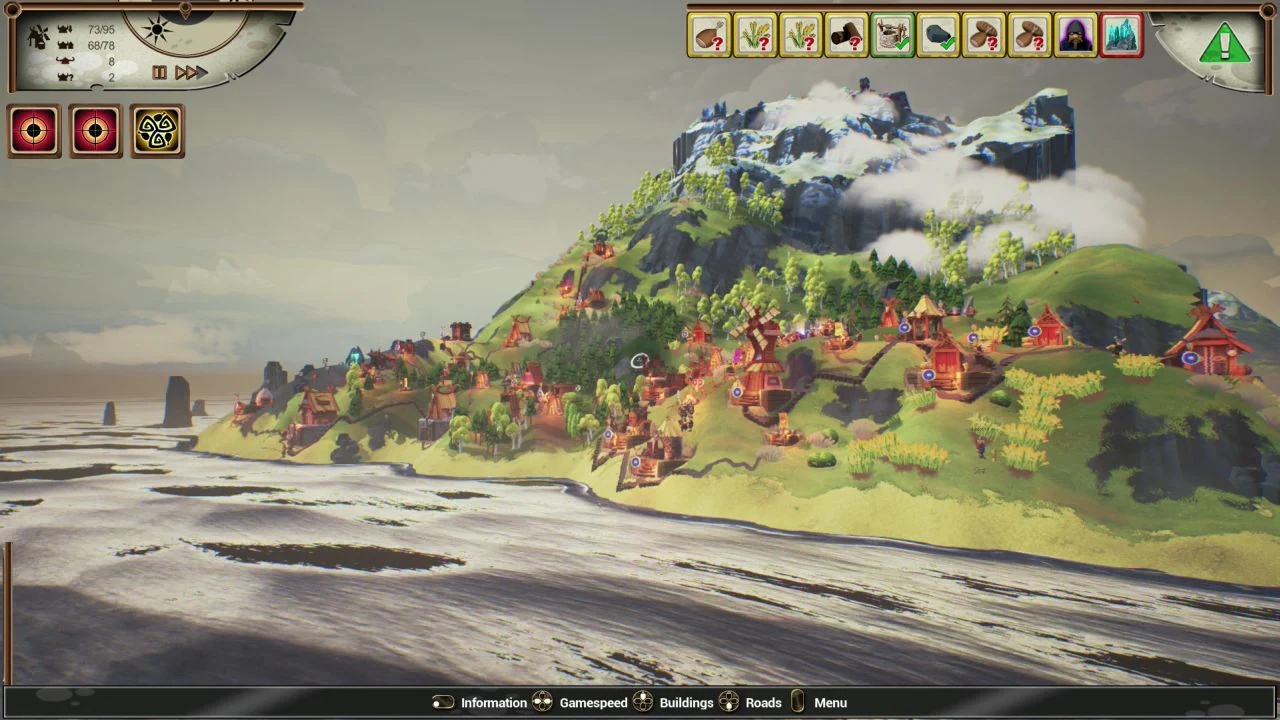Enable fast-forward game speed
The image size is (1280, 720).
[189, 72]
